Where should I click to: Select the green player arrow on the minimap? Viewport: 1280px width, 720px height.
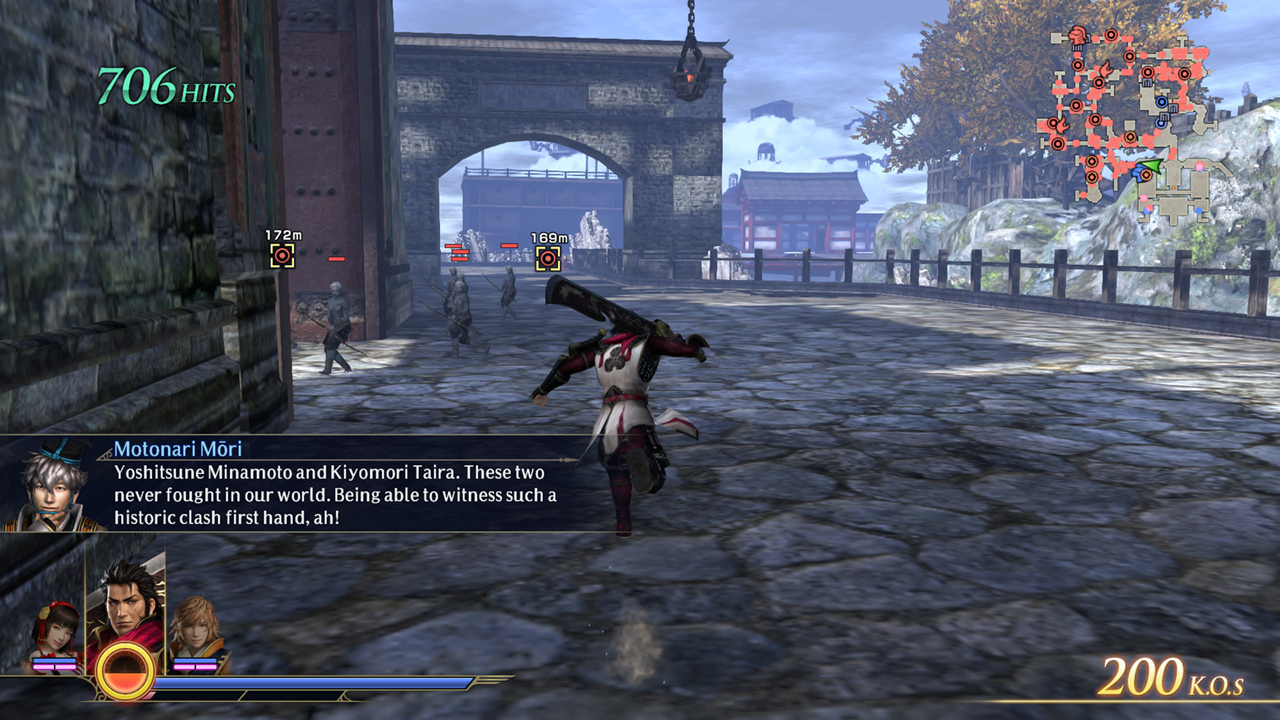coord(1151,164)
